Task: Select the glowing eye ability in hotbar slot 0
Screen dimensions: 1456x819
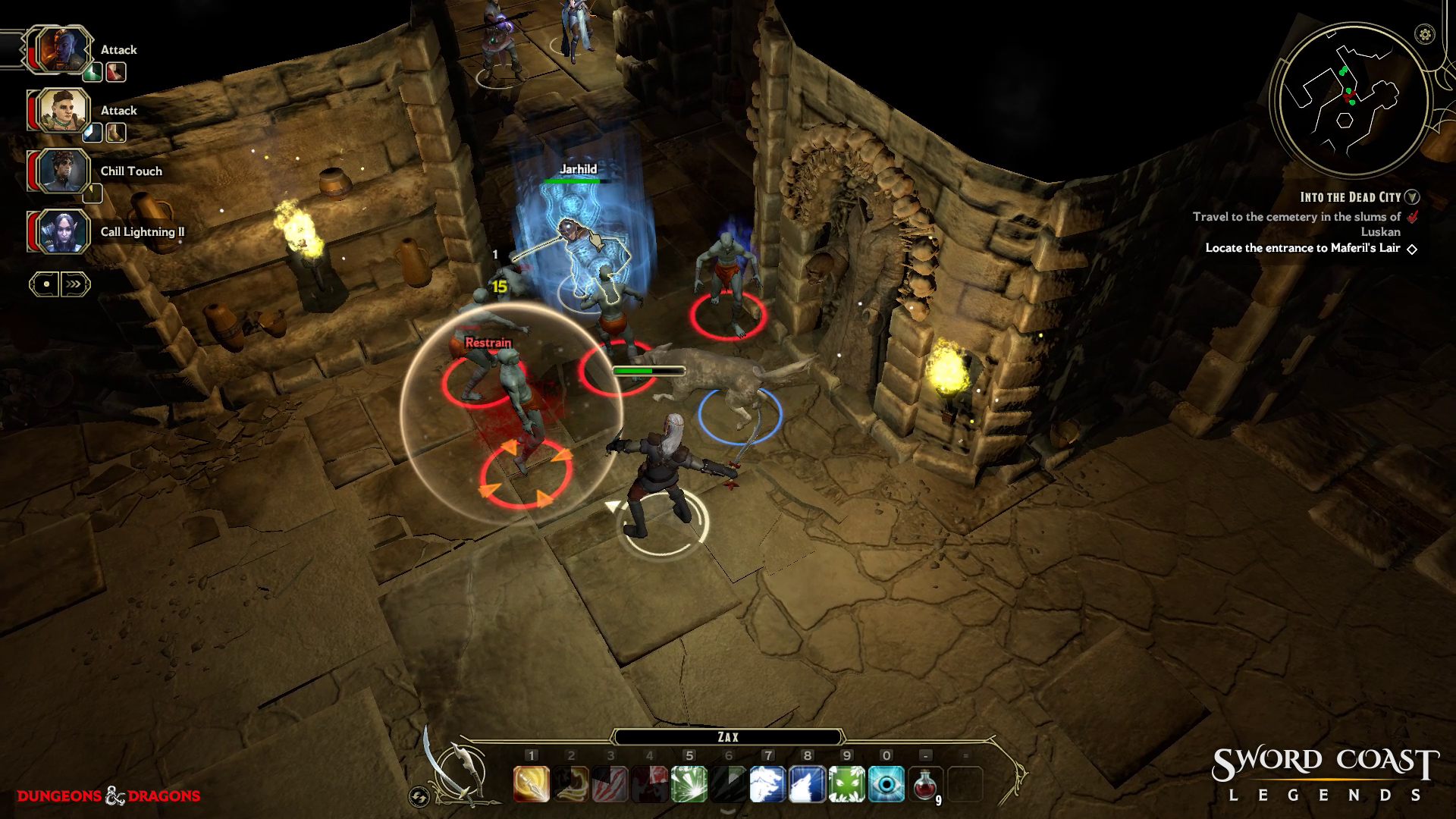Action: coord(882,785)
